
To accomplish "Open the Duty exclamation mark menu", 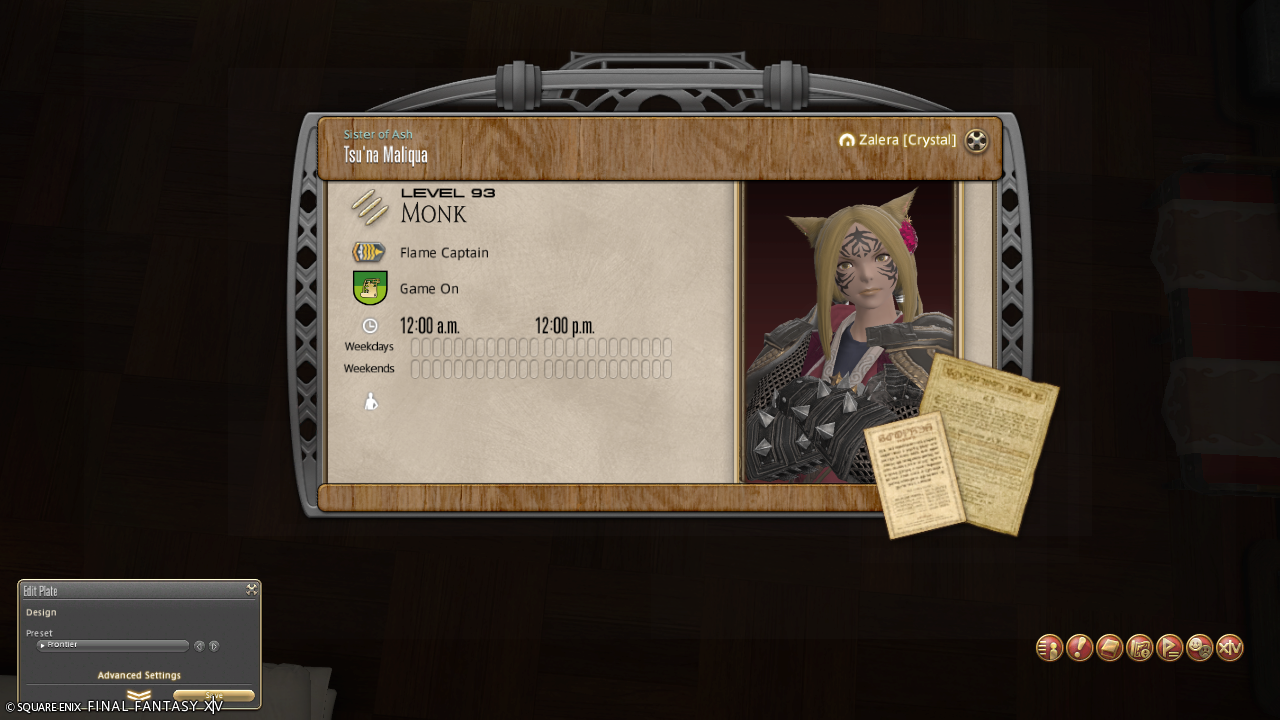I will [1079, 648].
